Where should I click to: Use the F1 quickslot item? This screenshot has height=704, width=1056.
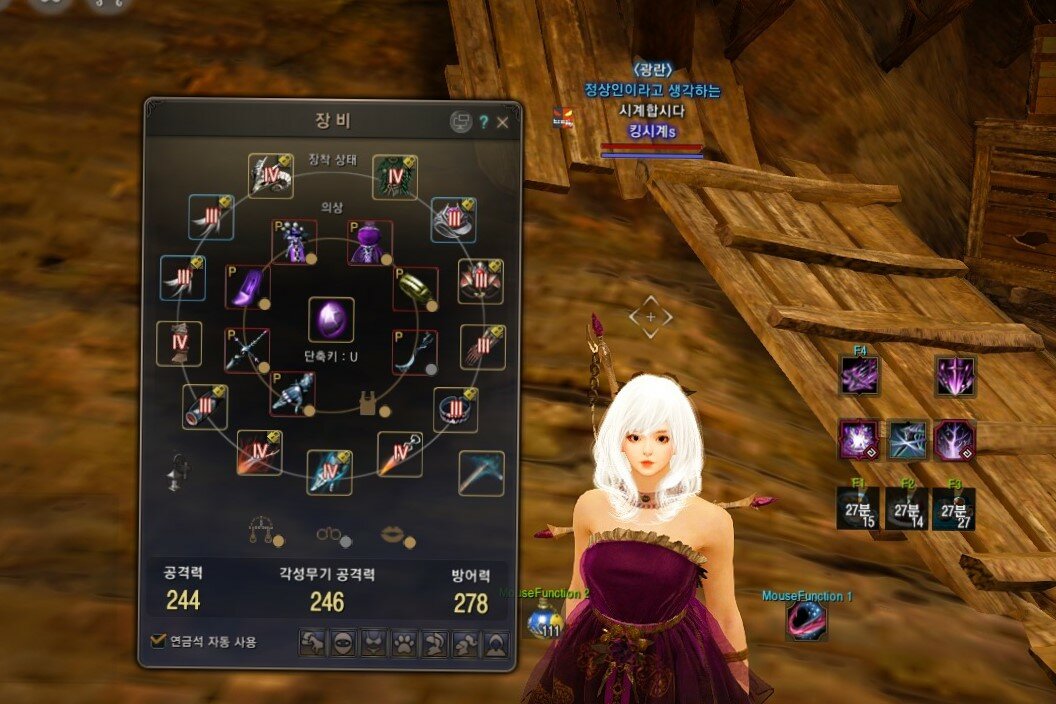click(x=858, y=509)
